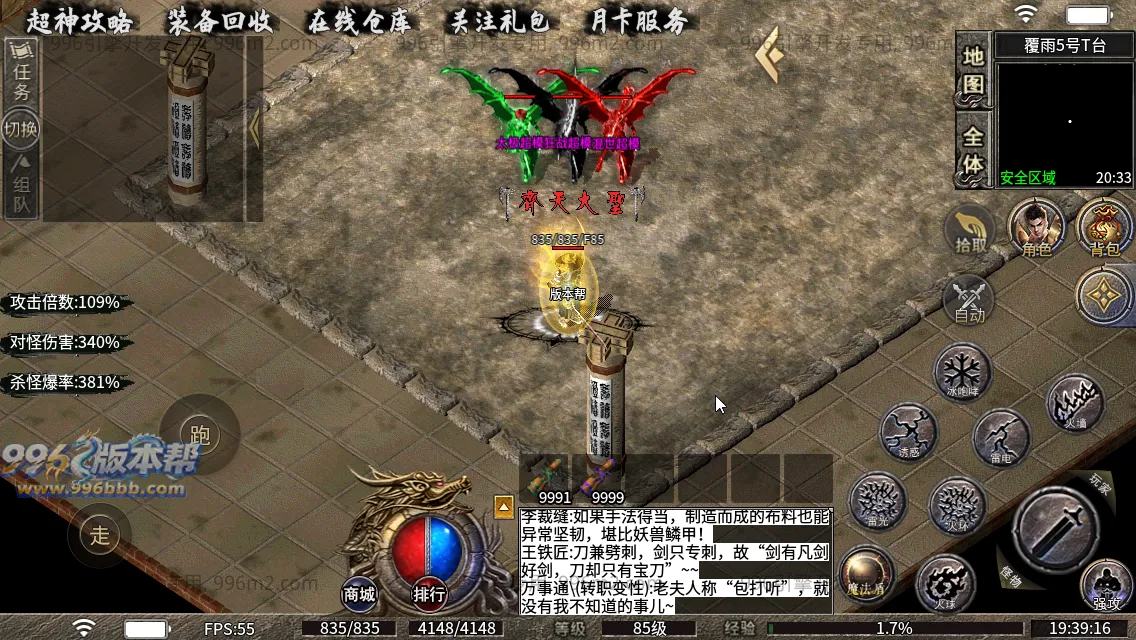This screenshot has height=640, width=1136.
Task: Cast the 冰咆哮 ice roar skill
Action: [x=962, y=371]
